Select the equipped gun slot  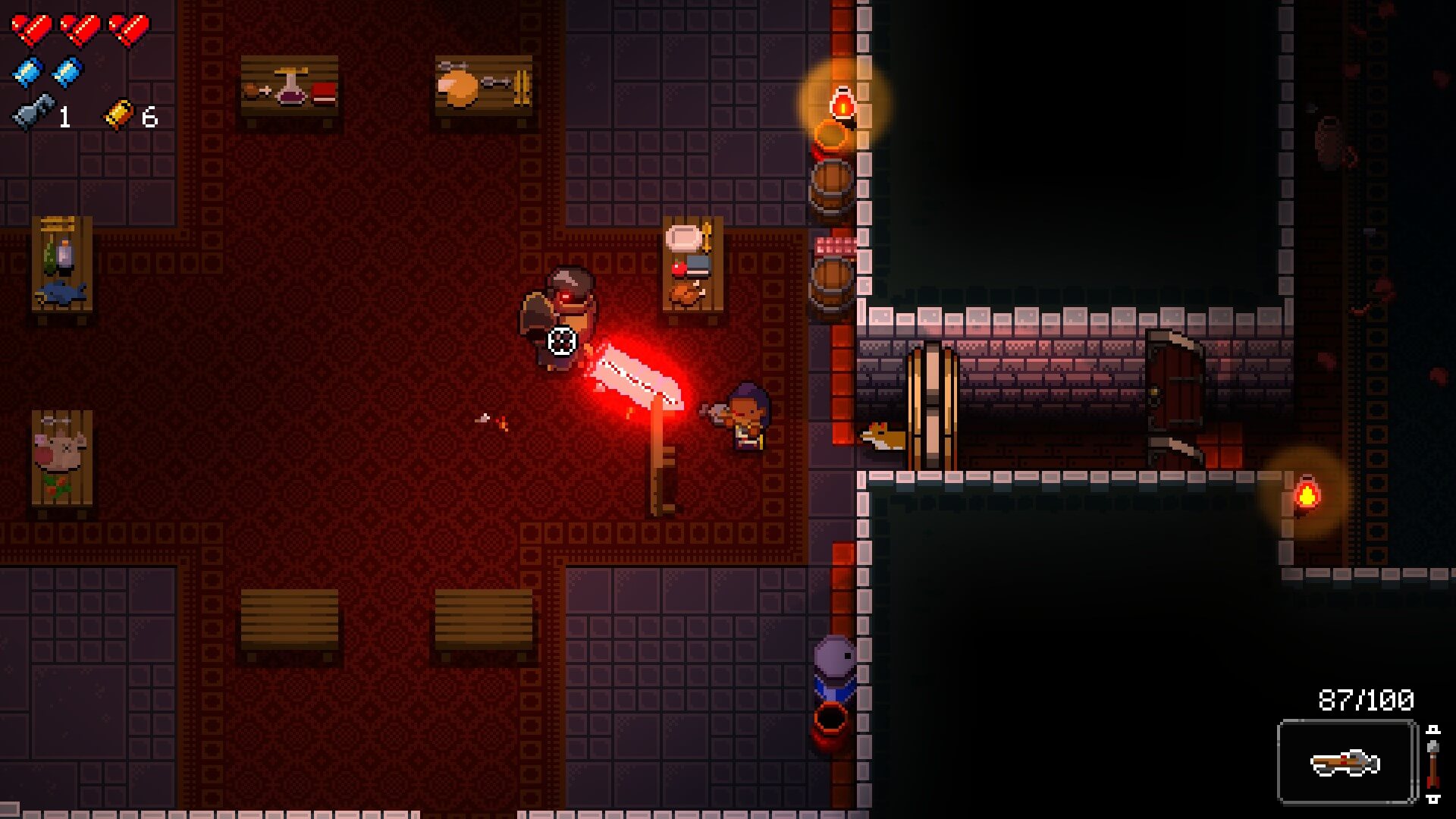(1346, 761)
